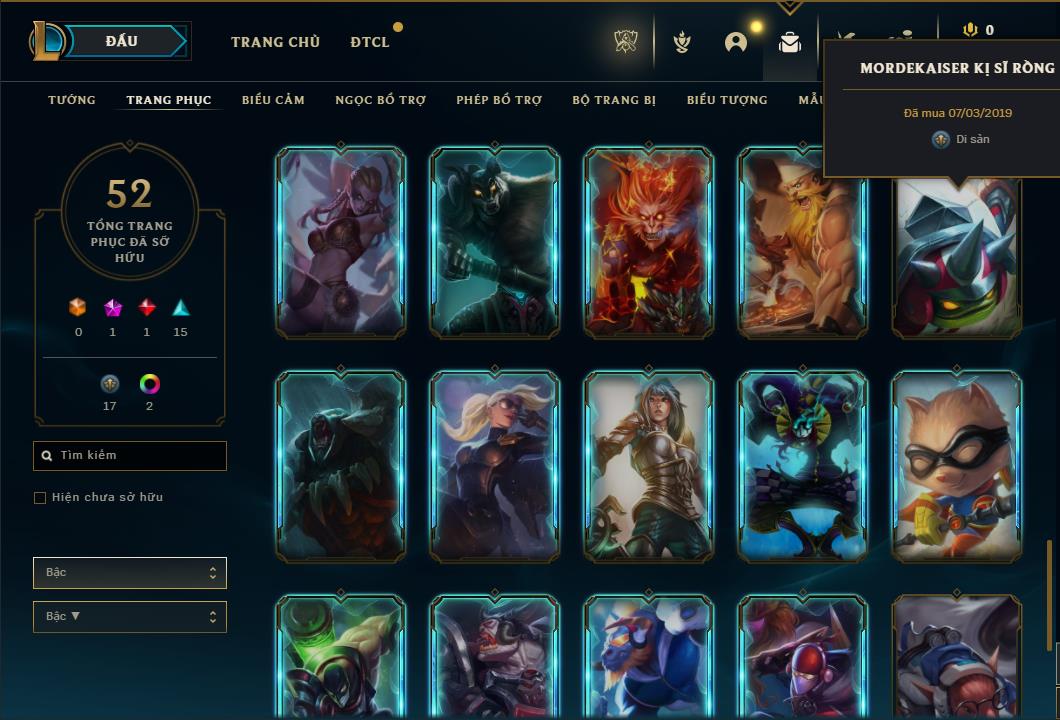This screenshot has width=1060, height=720.
Task: Open the PHÉP BỔ TRỢ tab
Action: tap(499, 100)
